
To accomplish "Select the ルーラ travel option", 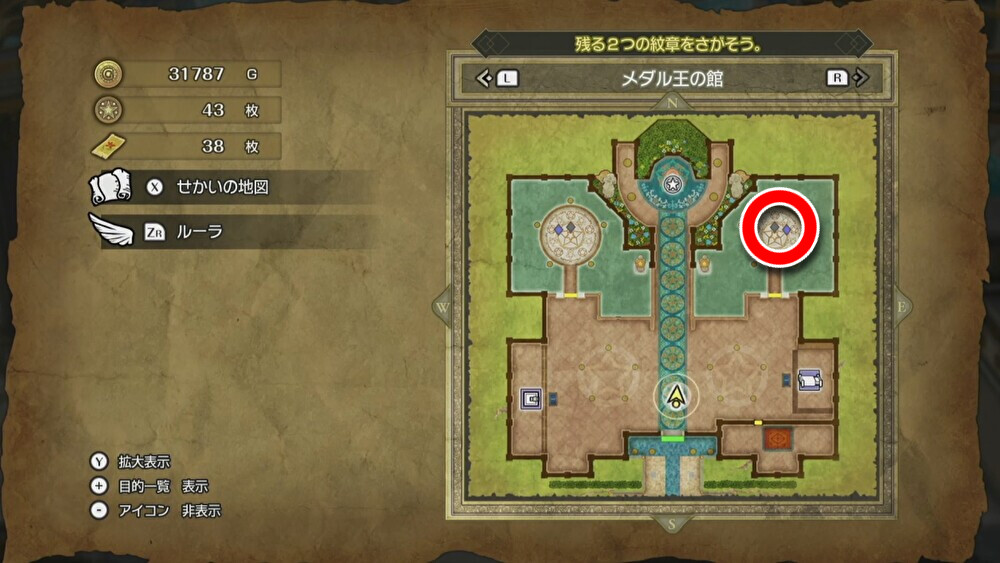I will 200,232.
